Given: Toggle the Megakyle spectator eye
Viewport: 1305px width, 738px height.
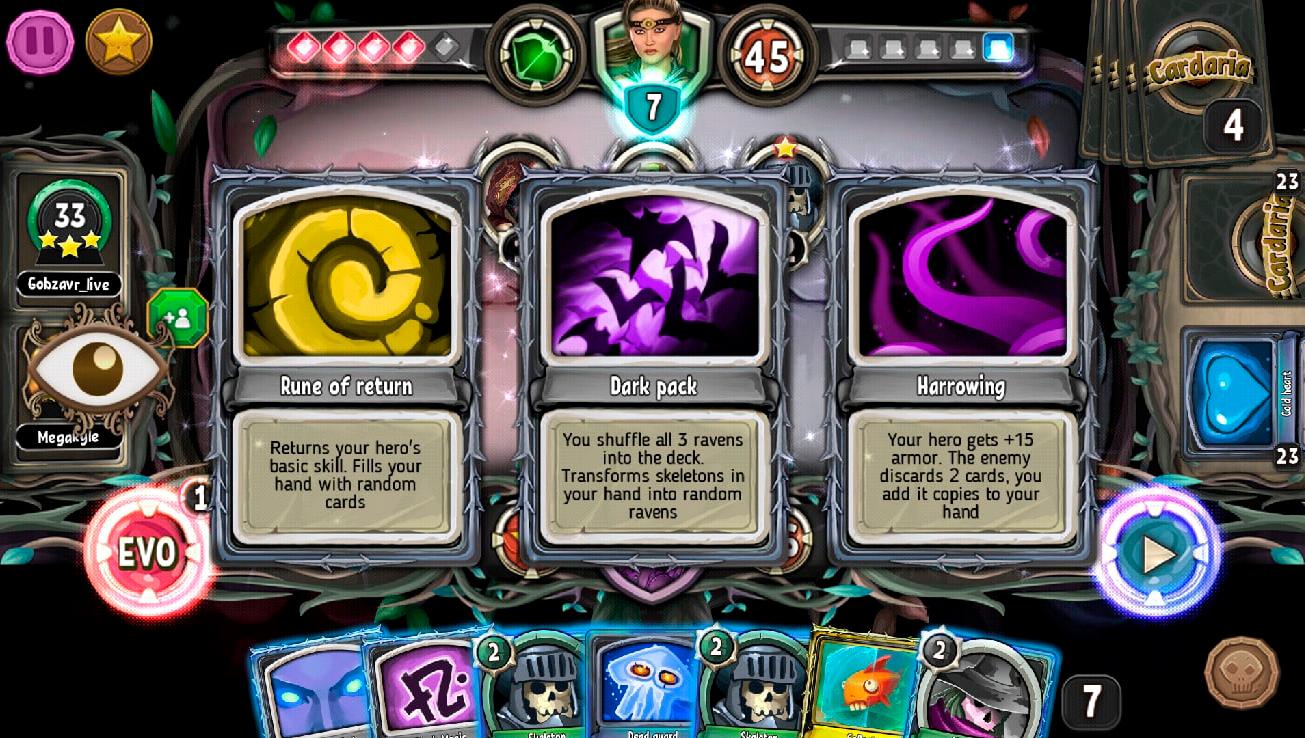Looking at the screenshot, I should pos(95,372).
